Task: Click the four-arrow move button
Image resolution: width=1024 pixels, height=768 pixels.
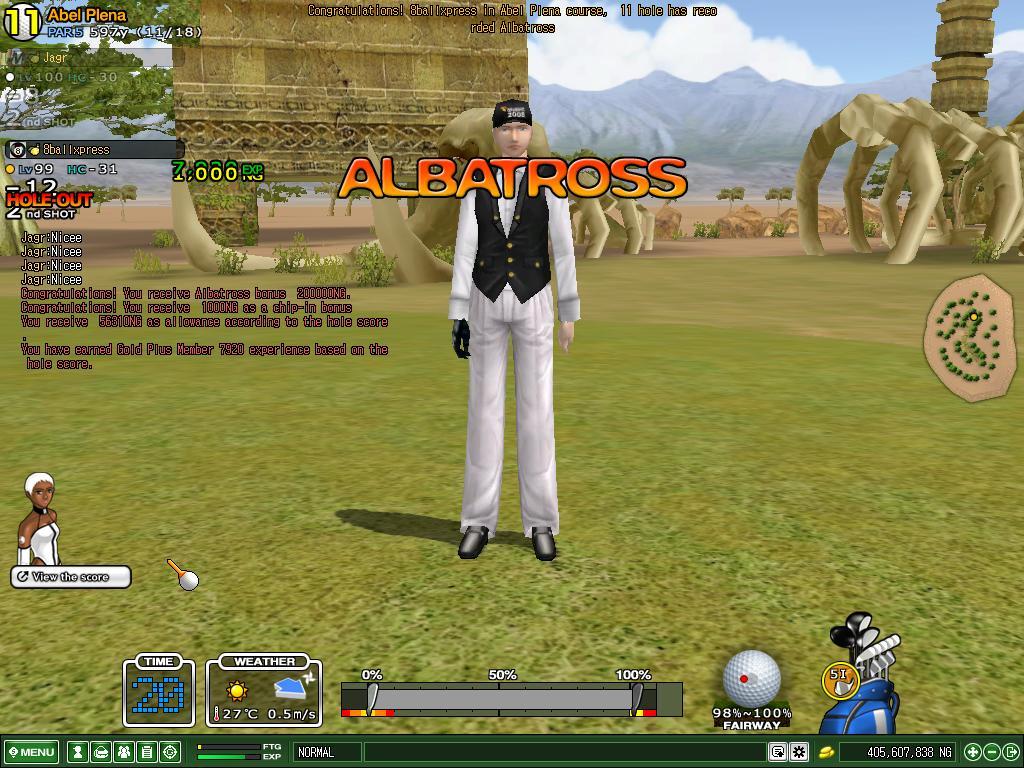Action: point(972,752)
